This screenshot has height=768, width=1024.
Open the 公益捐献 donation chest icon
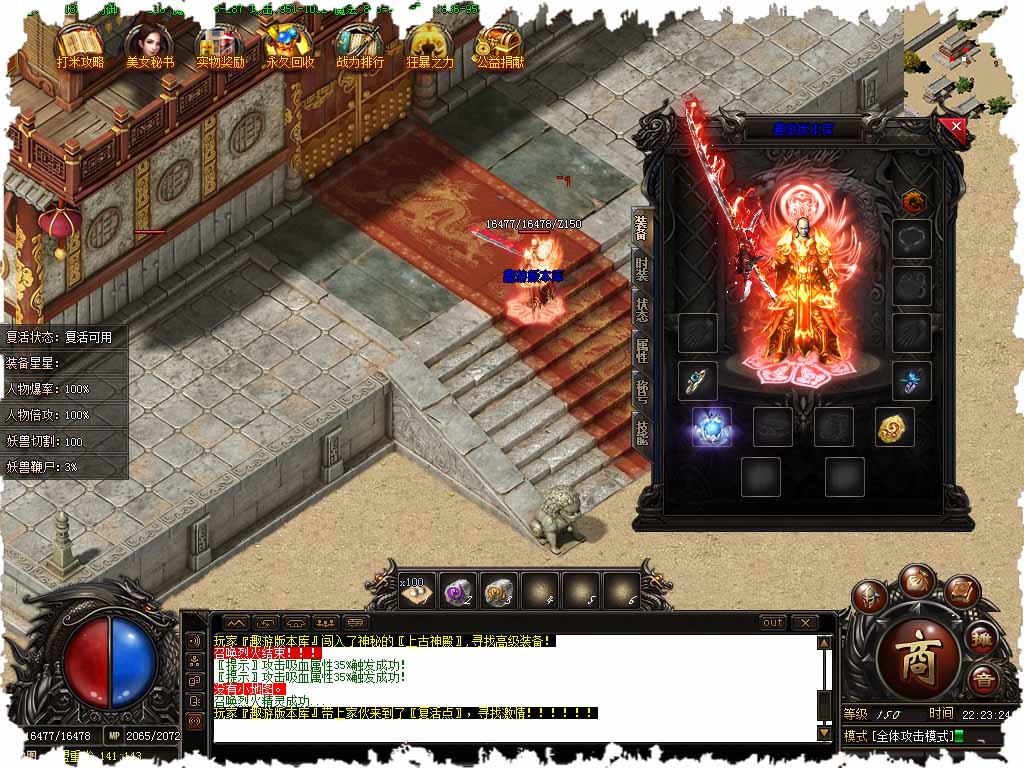click(500, 46)
